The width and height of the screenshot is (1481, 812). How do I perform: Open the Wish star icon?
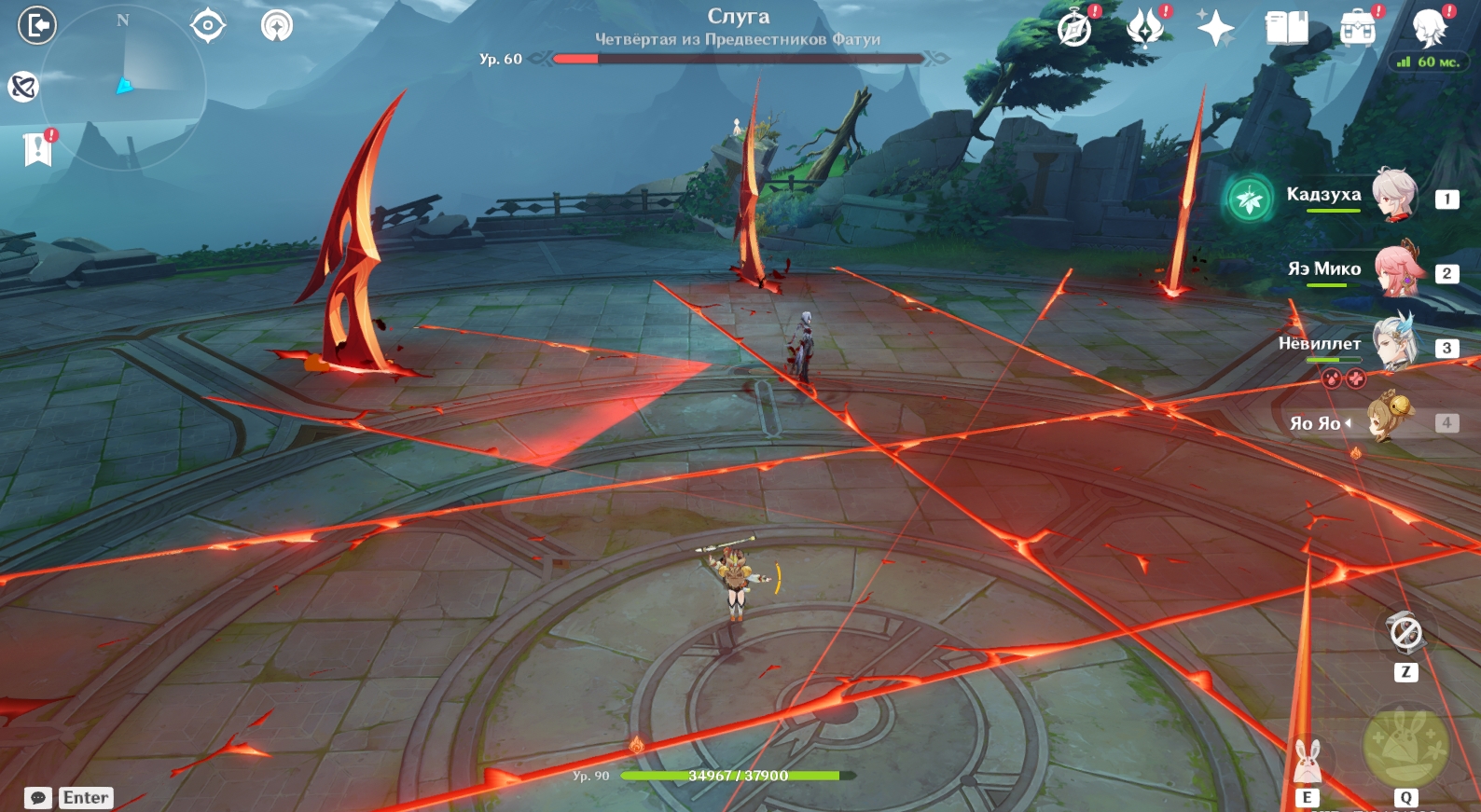(1216, 29)
